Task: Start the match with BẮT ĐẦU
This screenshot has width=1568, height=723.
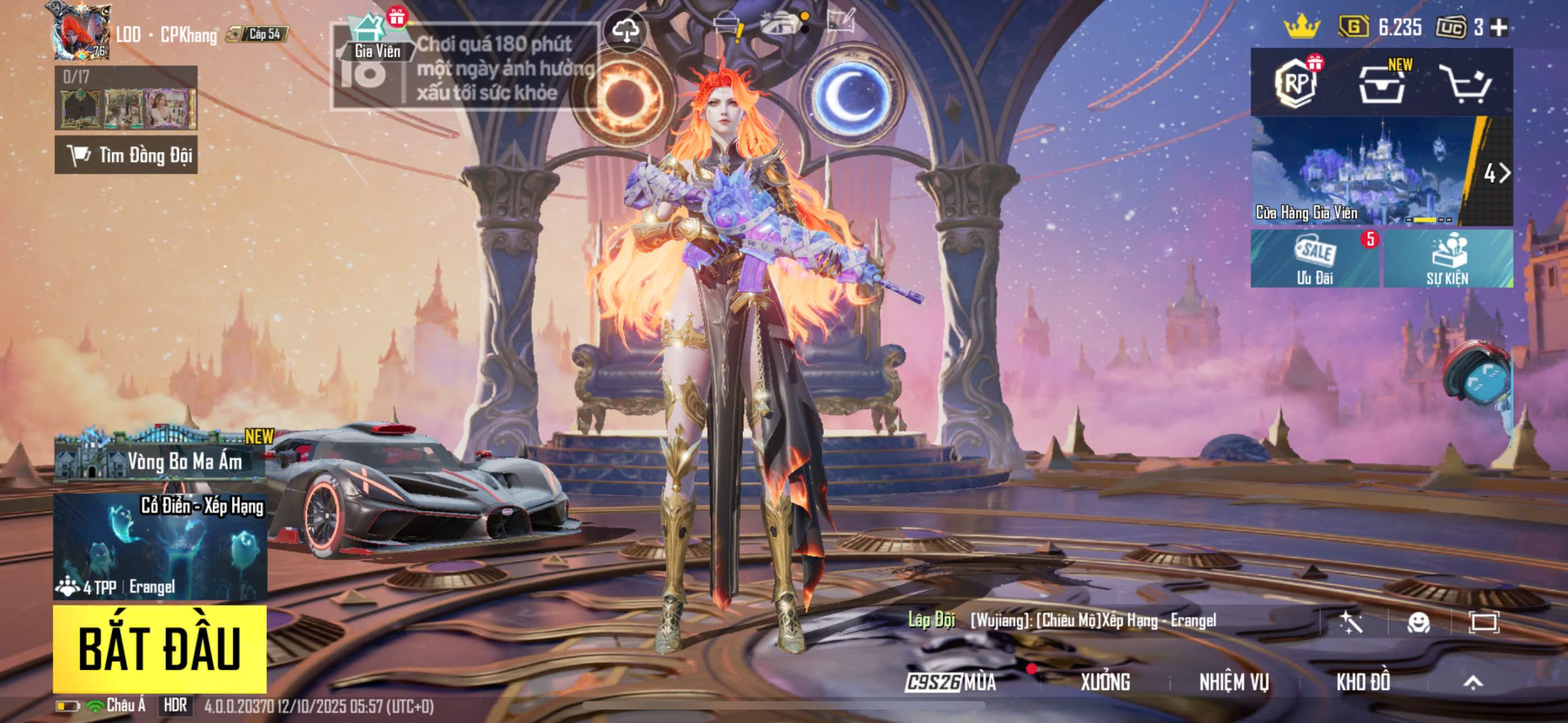Action: point(159,649)
